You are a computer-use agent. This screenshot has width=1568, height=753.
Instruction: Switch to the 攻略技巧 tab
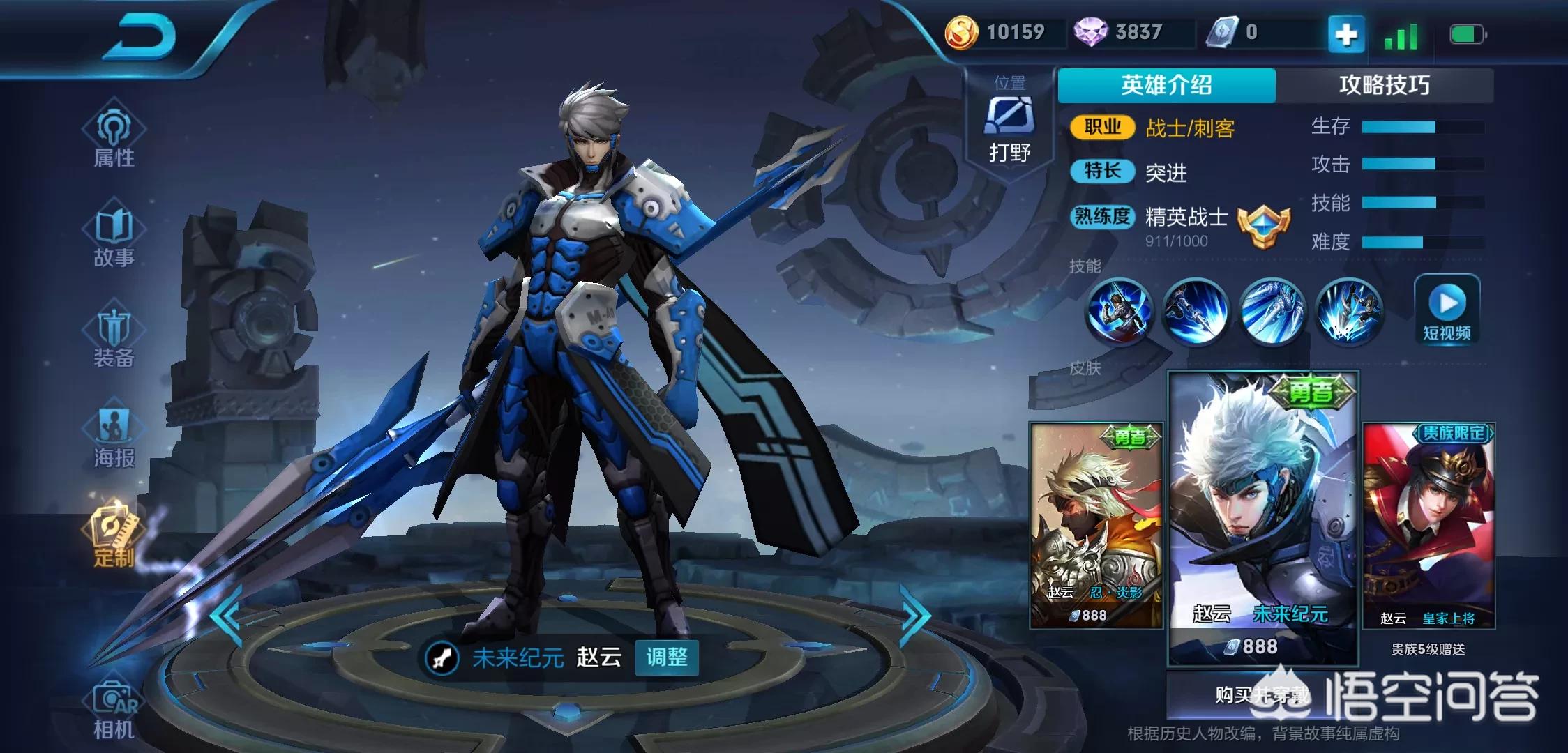tap(1384, 85)
